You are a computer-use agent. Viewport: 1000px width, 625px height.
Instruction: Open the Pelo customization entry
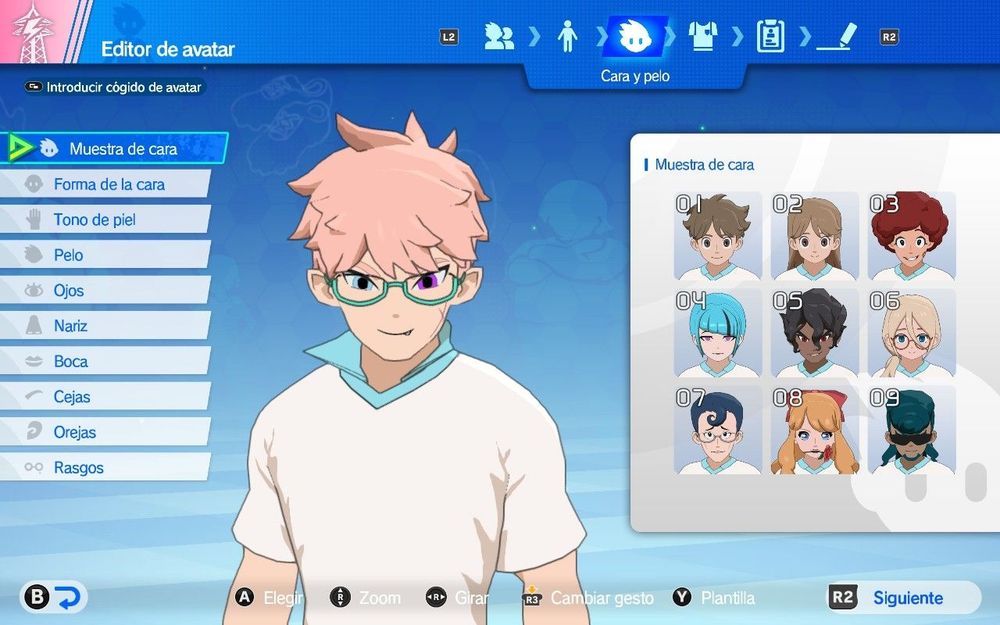68,255
